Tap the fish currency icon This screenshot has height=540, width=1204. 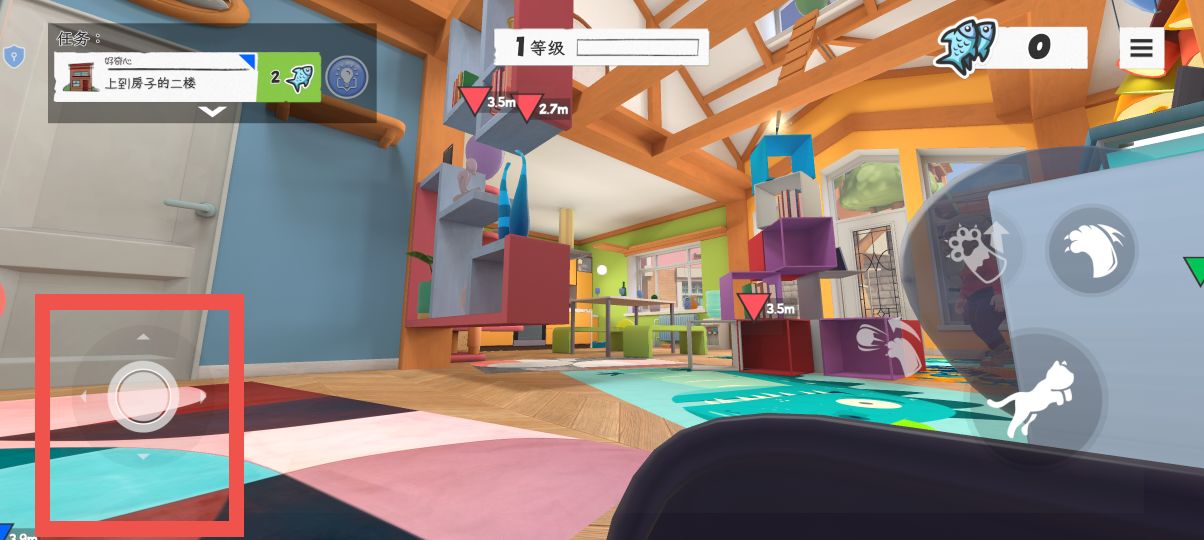[x=965, y=47]
